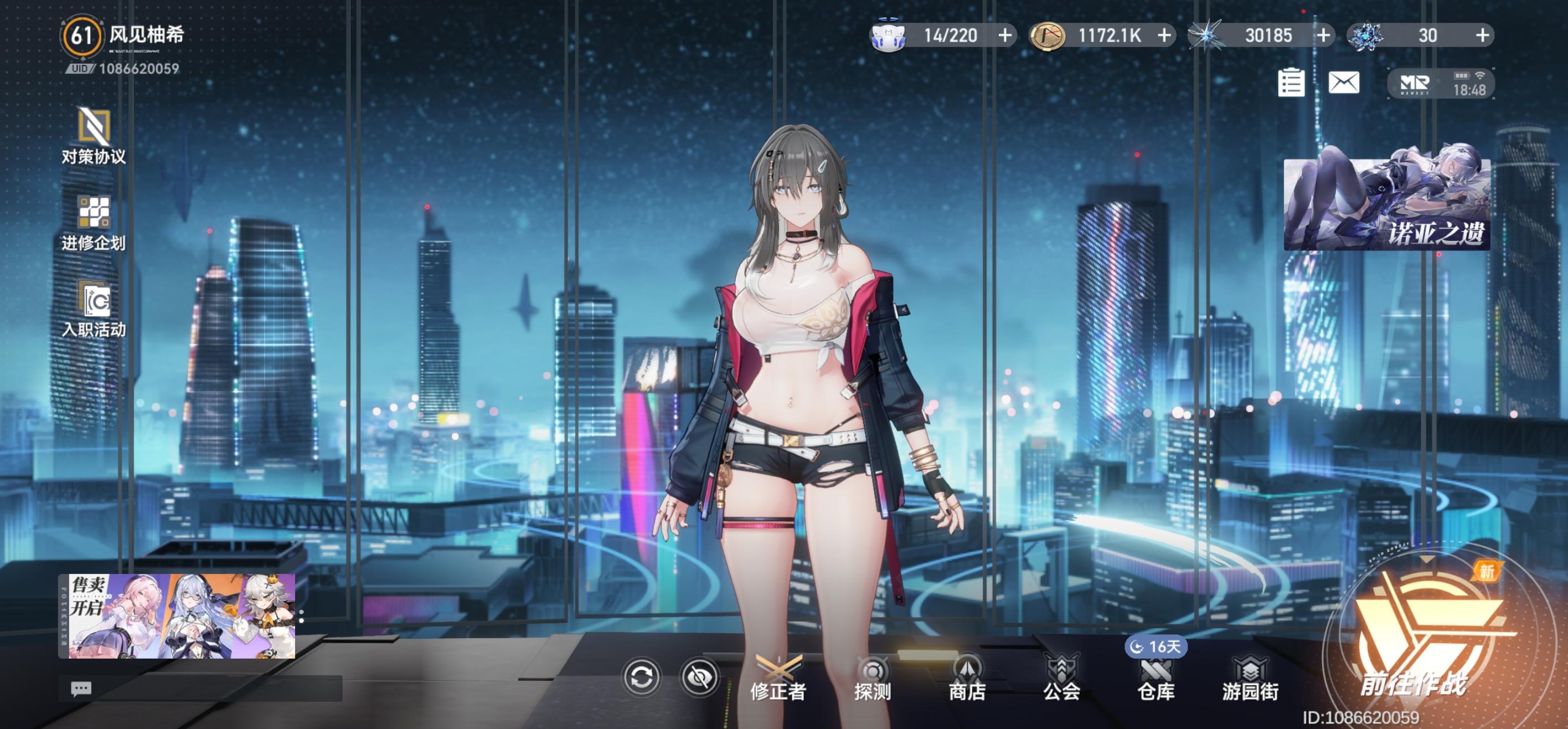Open the mail envelope

pyautogui.click(x=1343, y=82)
